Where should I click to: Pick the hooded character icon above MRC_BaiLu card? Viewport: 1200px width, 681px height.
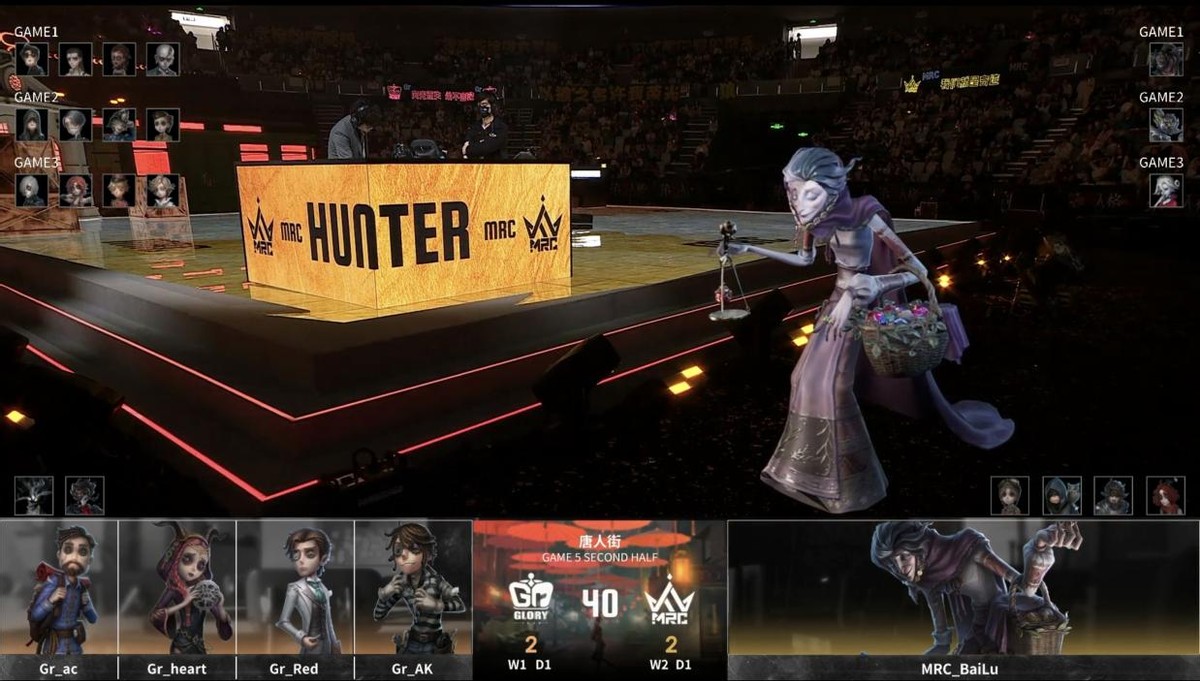click(x=1061, y=496)
